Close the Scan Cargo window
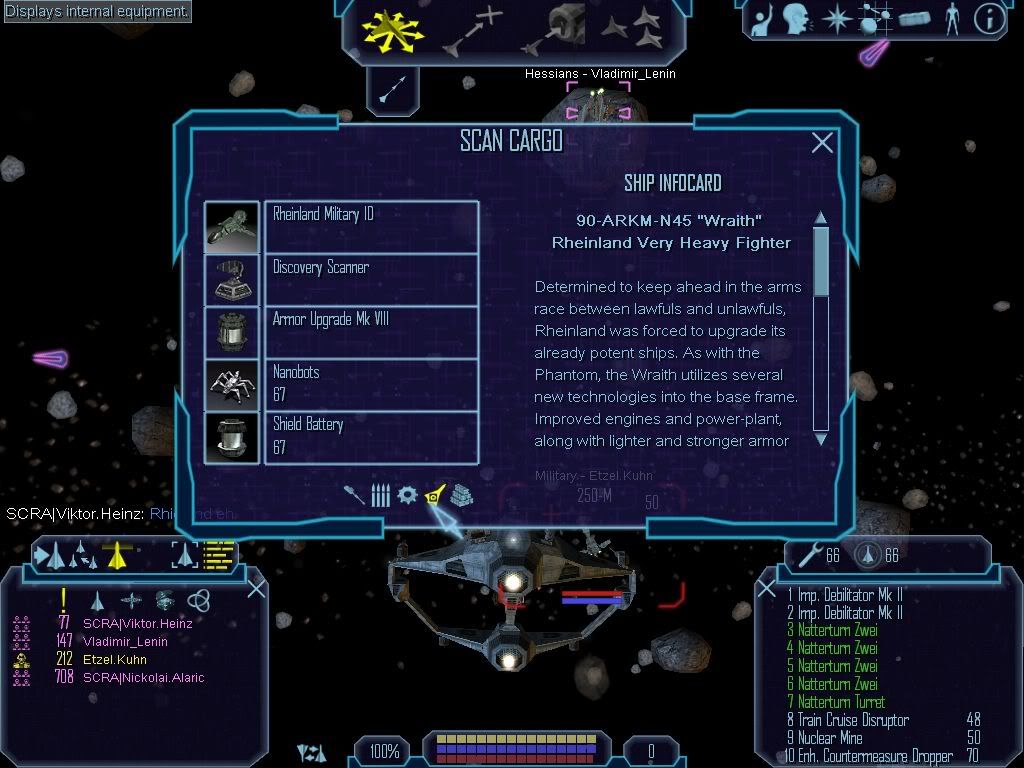Screen dimensions: 1024x768 (x=822, y=143)
